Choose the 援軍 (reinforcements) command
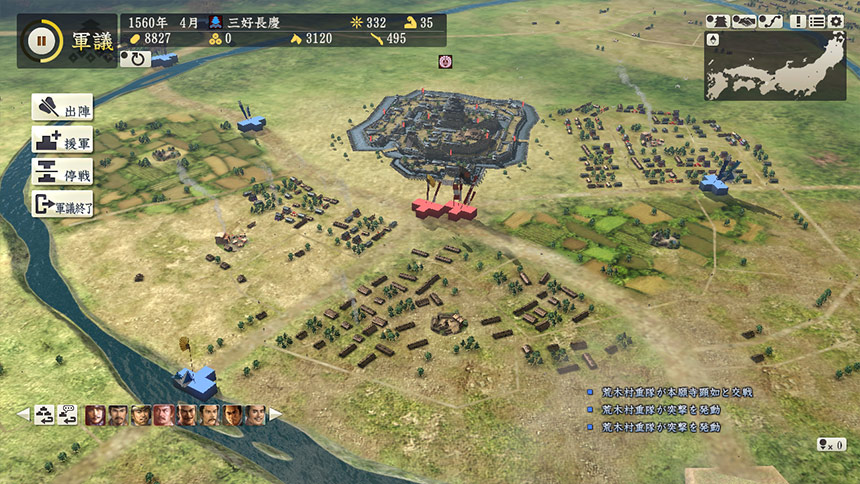Viewport: 860px width, 484px height. pyautogui.click(x=63, y=140)
